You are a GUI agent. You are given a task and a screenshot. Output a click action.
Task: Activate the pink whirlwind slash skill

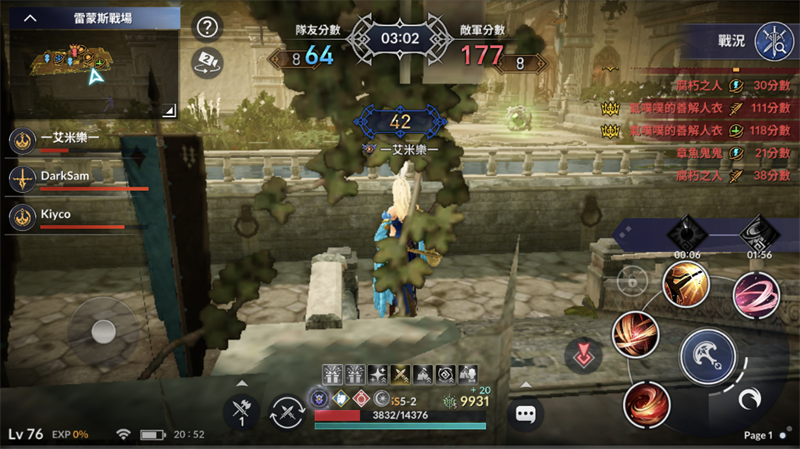click(x=757, y=295)
